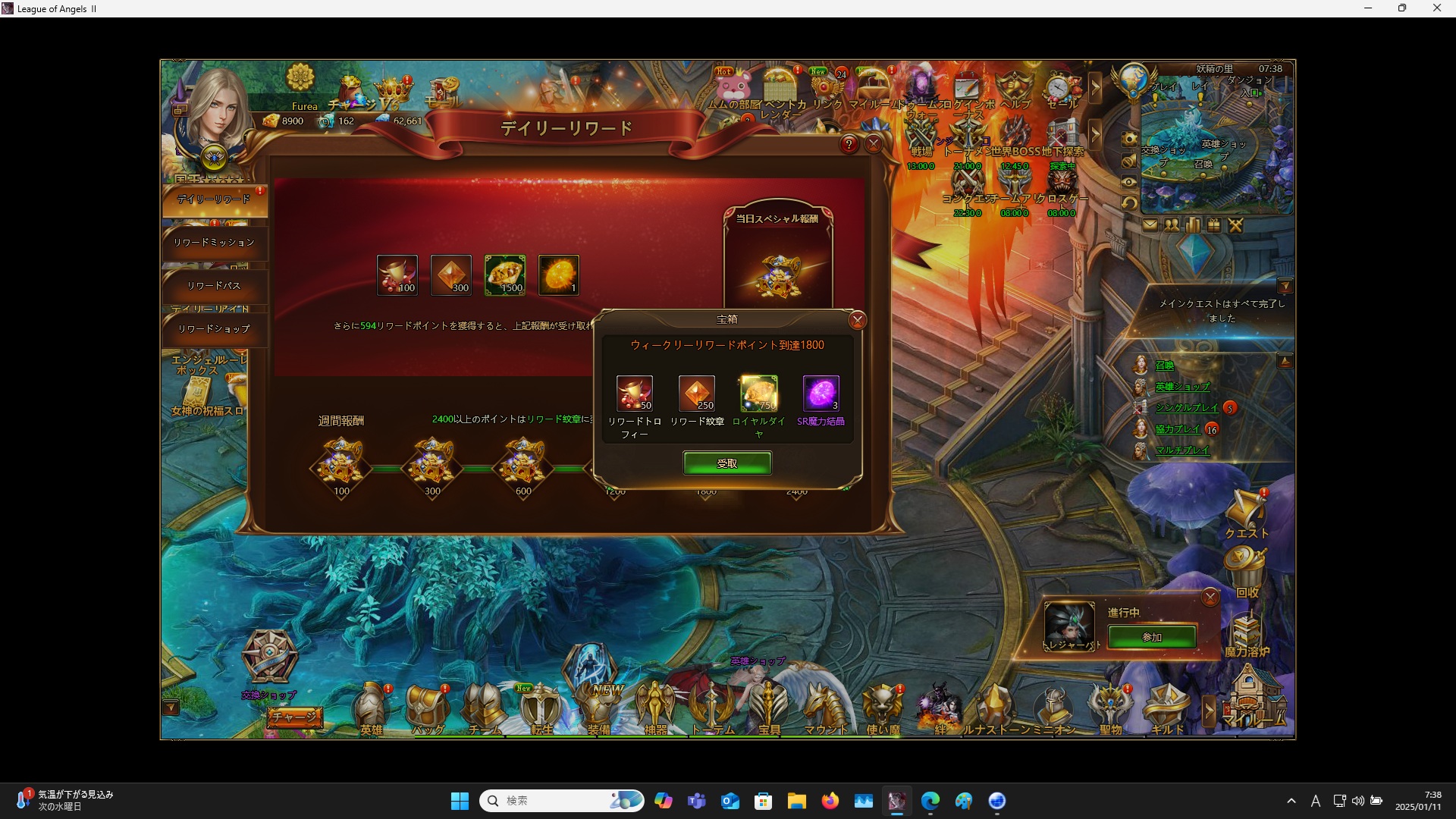Close the デイリーリワード window
The height and width of the screenshot is (819, 1456).
click(874, 144)
